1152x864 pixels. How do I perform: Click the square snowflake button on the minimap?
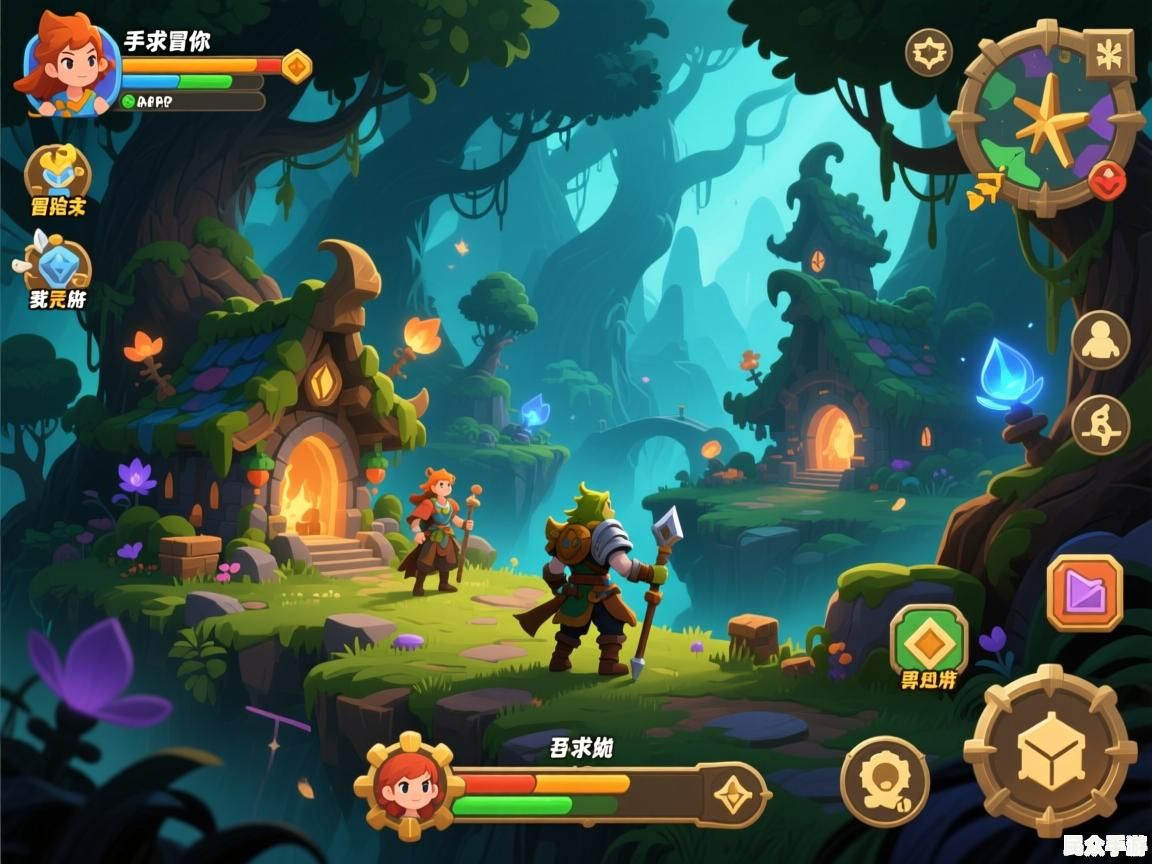point(1108,56)
